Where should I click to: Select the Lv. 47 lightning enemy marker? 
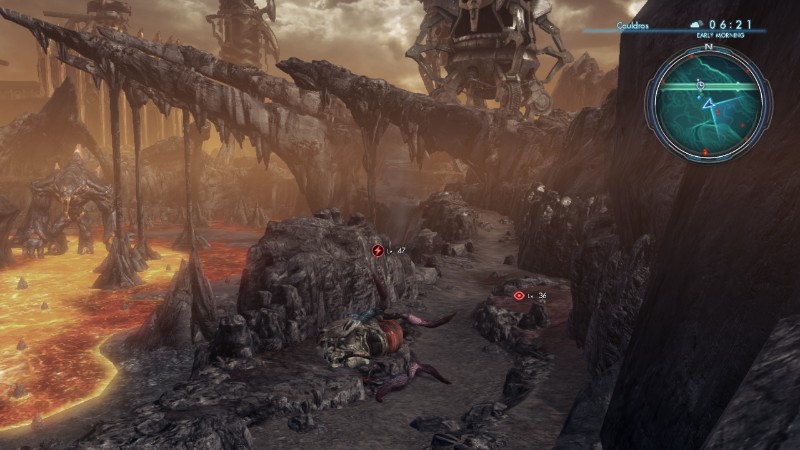[378, 250]
